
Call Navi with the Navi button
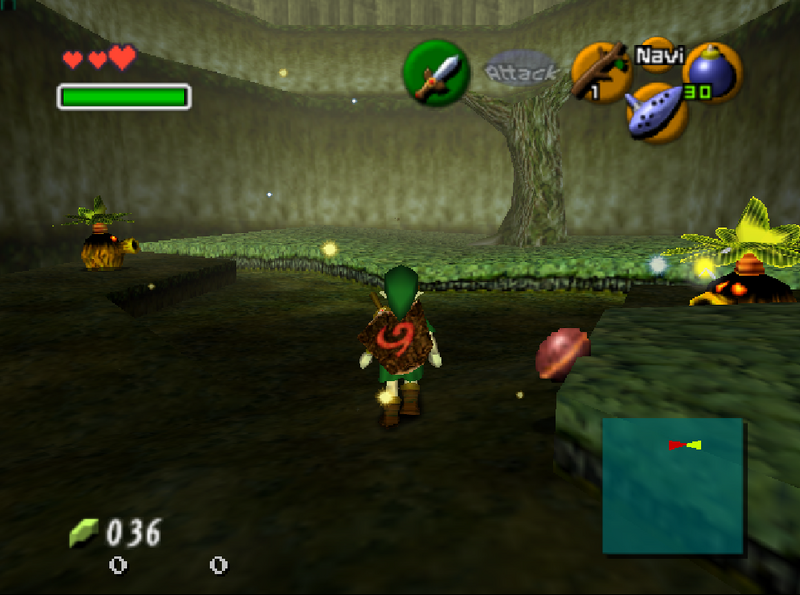(657, 54)
